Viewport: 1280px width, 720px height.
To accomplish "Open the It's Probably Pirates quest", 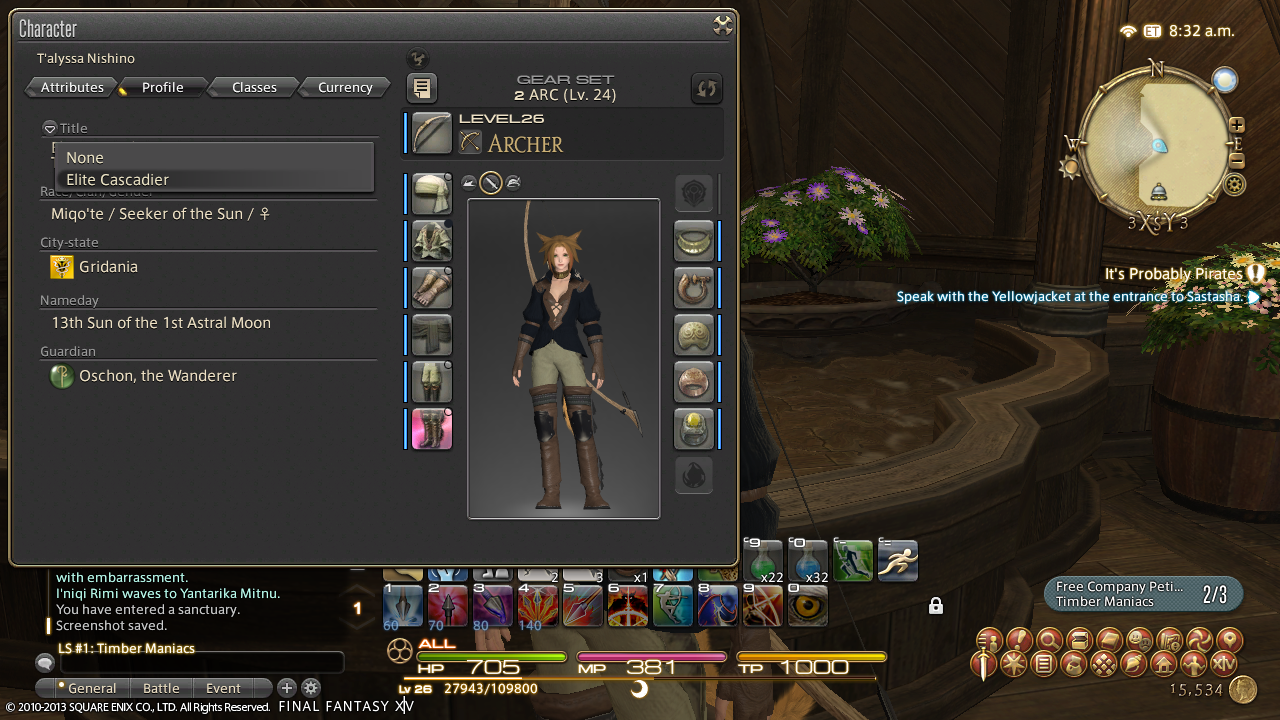I will [1173, 274].
